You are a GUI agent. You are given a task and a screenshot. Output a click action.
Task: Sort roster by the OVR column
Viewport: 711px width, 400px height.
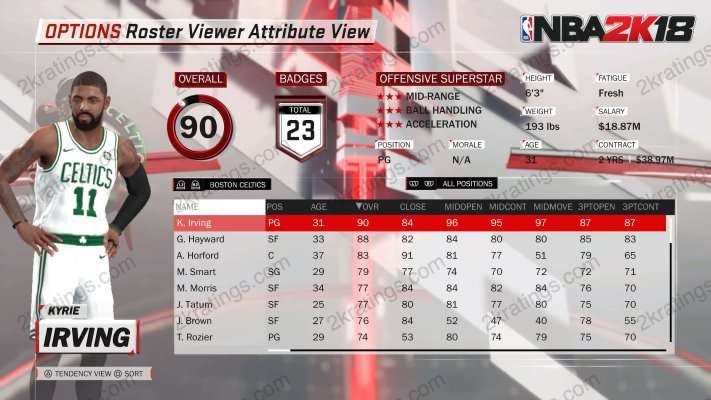pos(367,206)
